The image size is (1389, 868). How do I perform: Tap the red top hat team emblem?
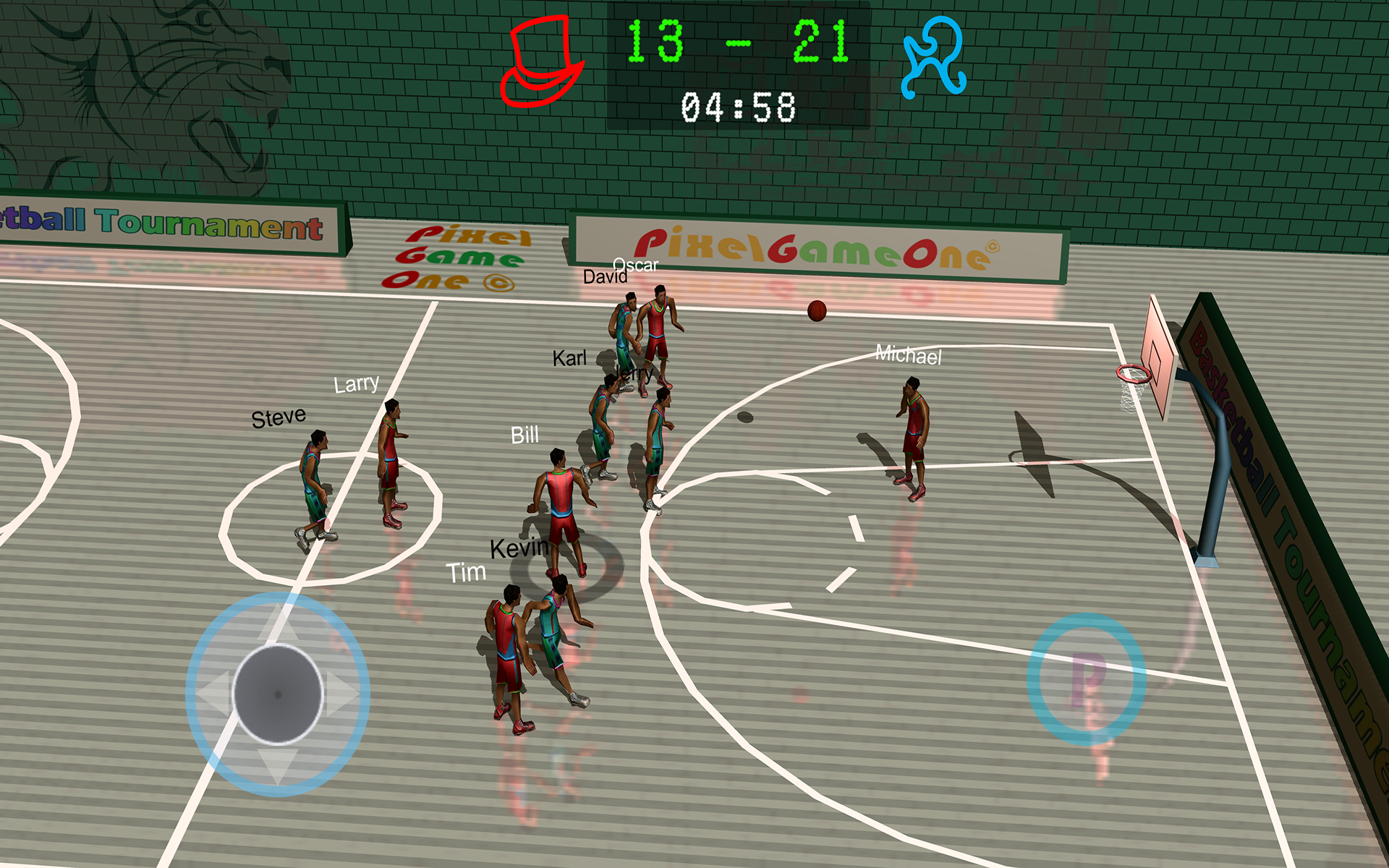coord(543,61)
